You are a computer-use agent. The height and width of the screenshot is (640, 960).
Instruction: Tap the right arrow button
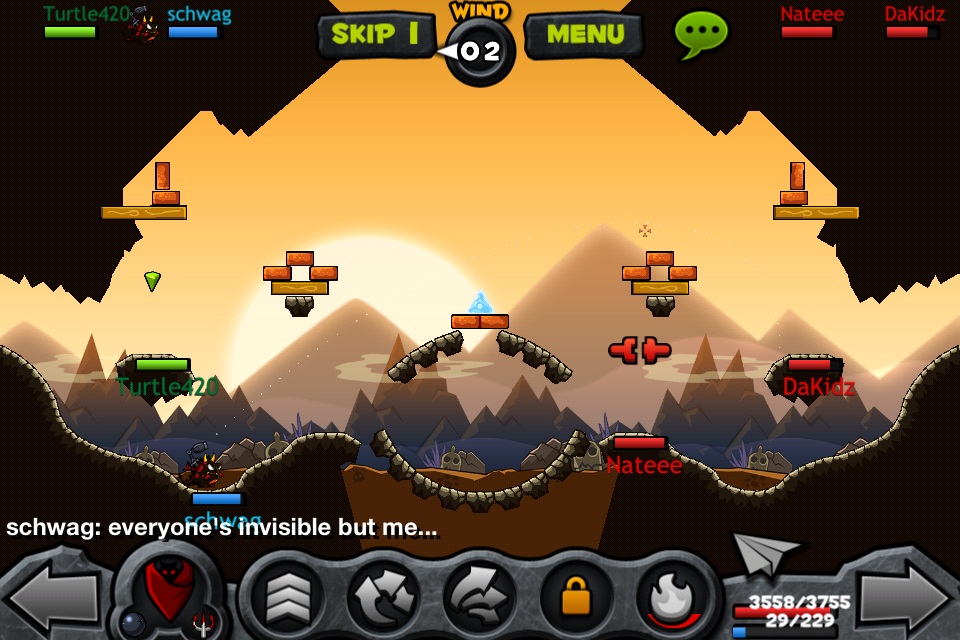906,598
